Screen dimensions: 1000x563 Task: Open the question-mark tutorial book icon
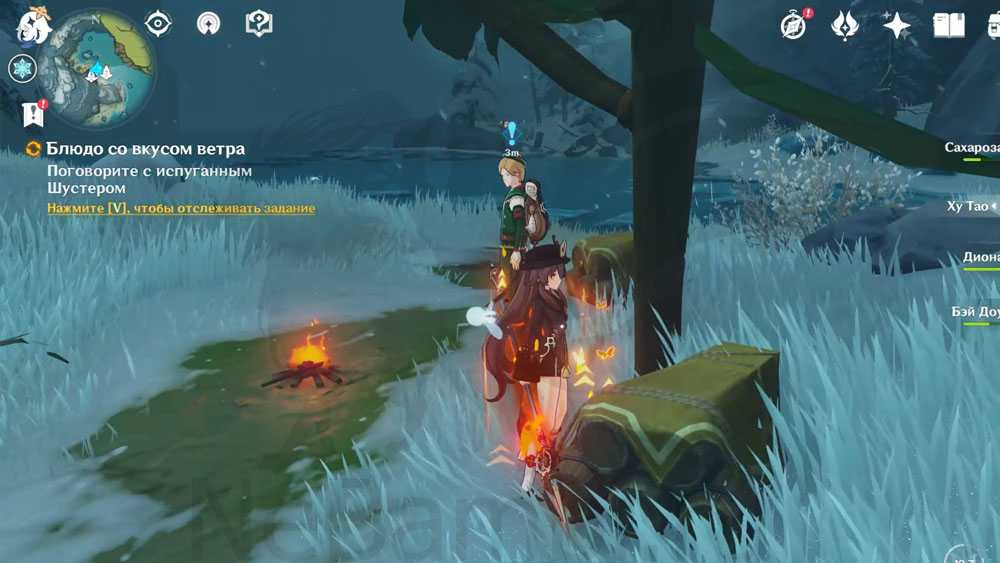point(259,23)
